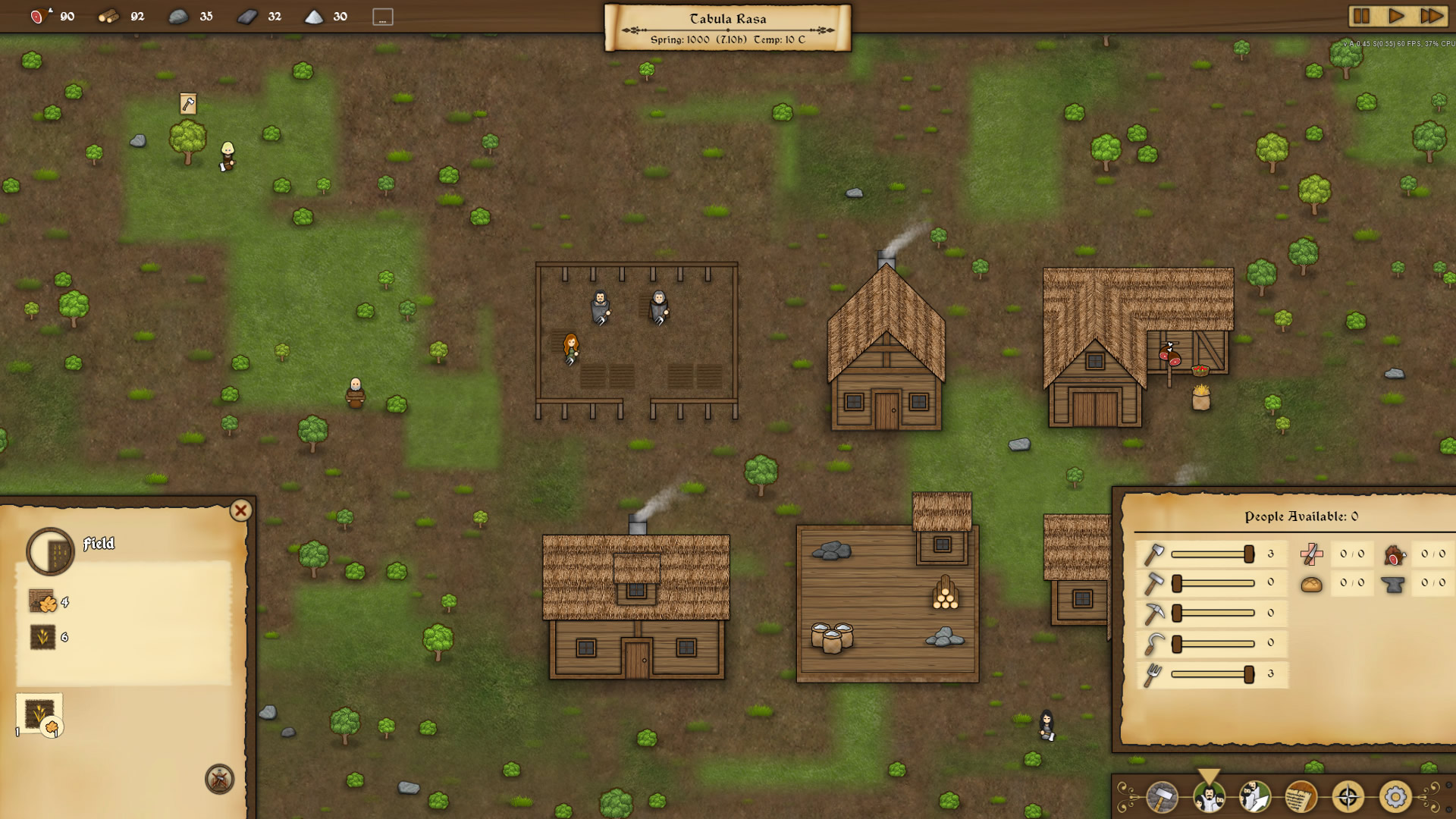Screen dimensions: 1456x819
Task: Adjust the pitchfork farmer worker slider
Action: (1248, 674)
